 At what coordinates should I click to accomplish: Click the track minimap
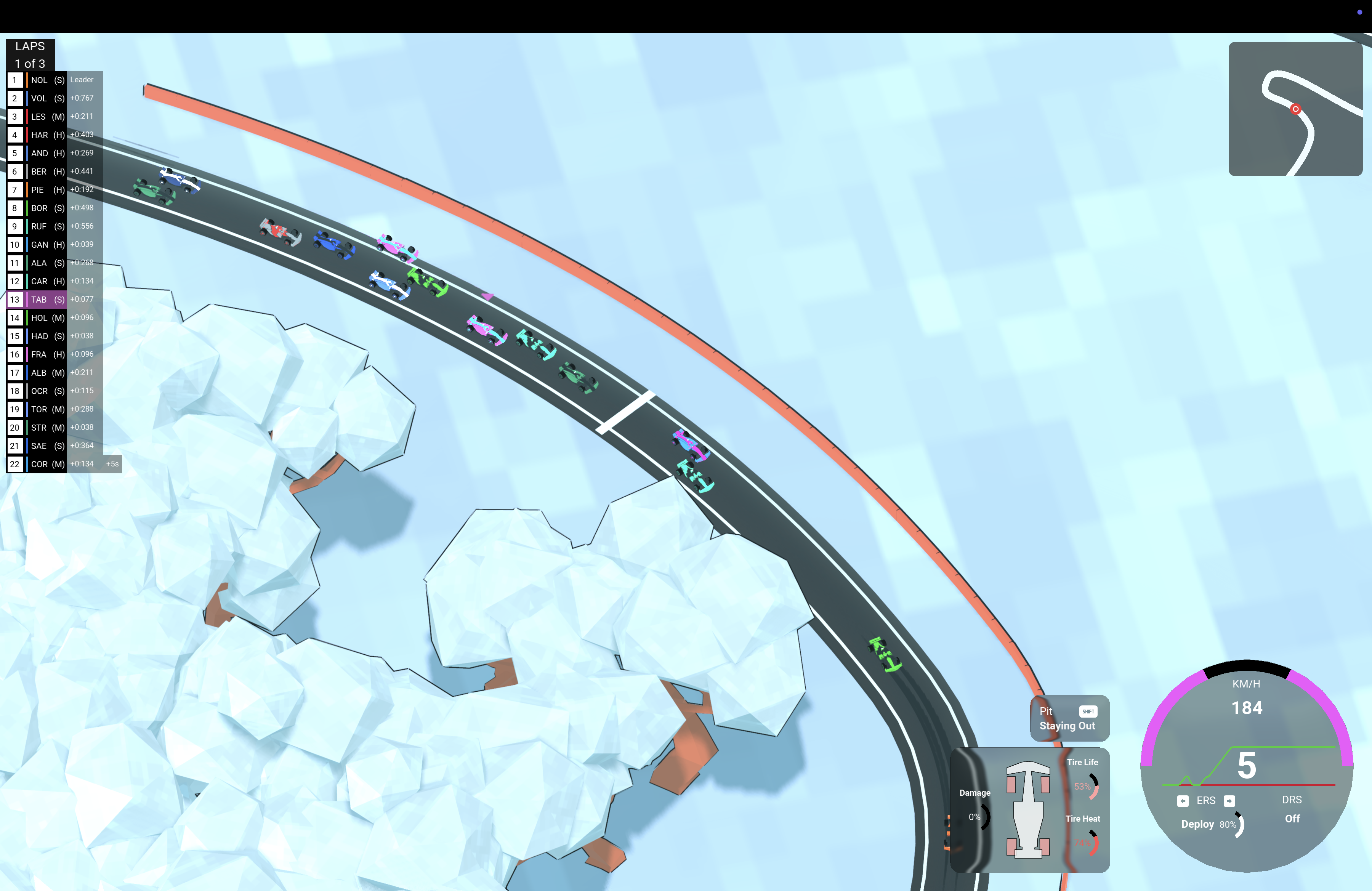point(1295,109)
